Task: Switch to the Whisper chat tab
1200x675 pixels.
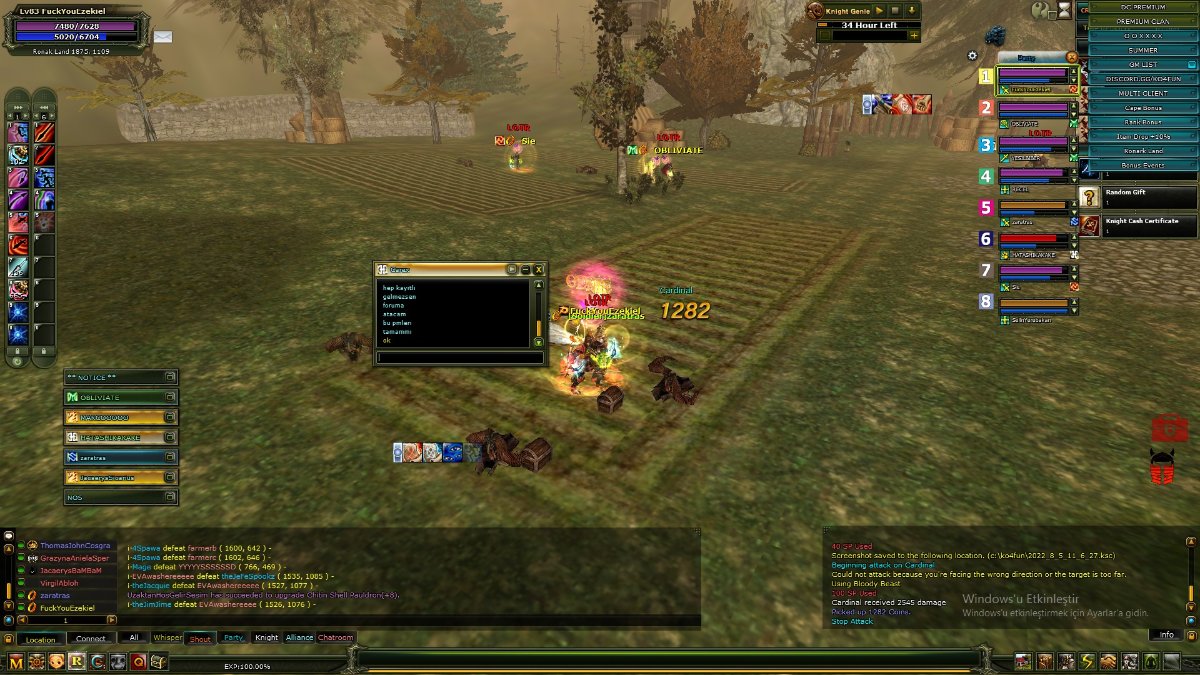Action: 168,638
